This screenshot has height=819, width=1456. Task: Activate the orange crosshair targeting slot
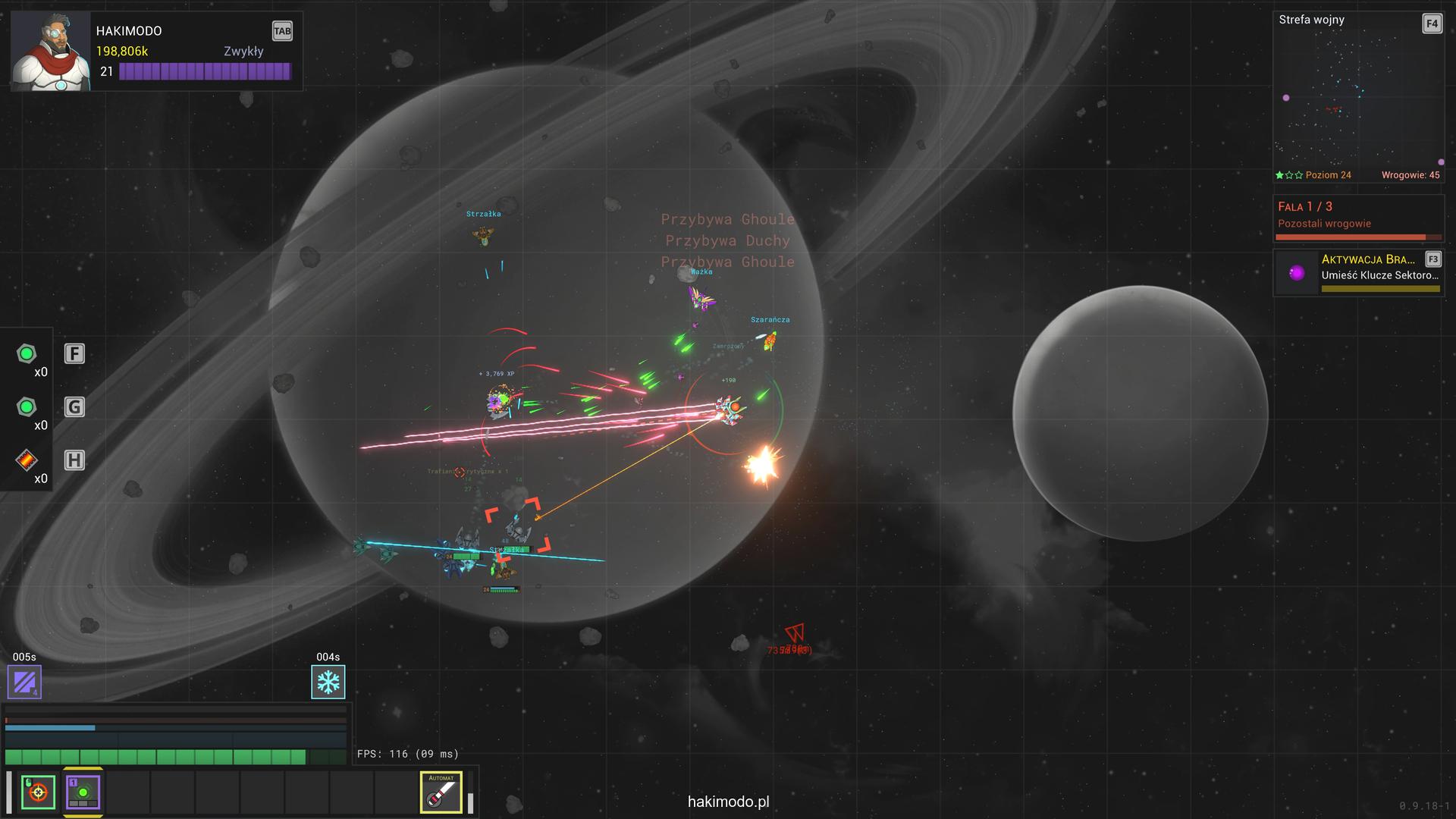tap(38, 792)
